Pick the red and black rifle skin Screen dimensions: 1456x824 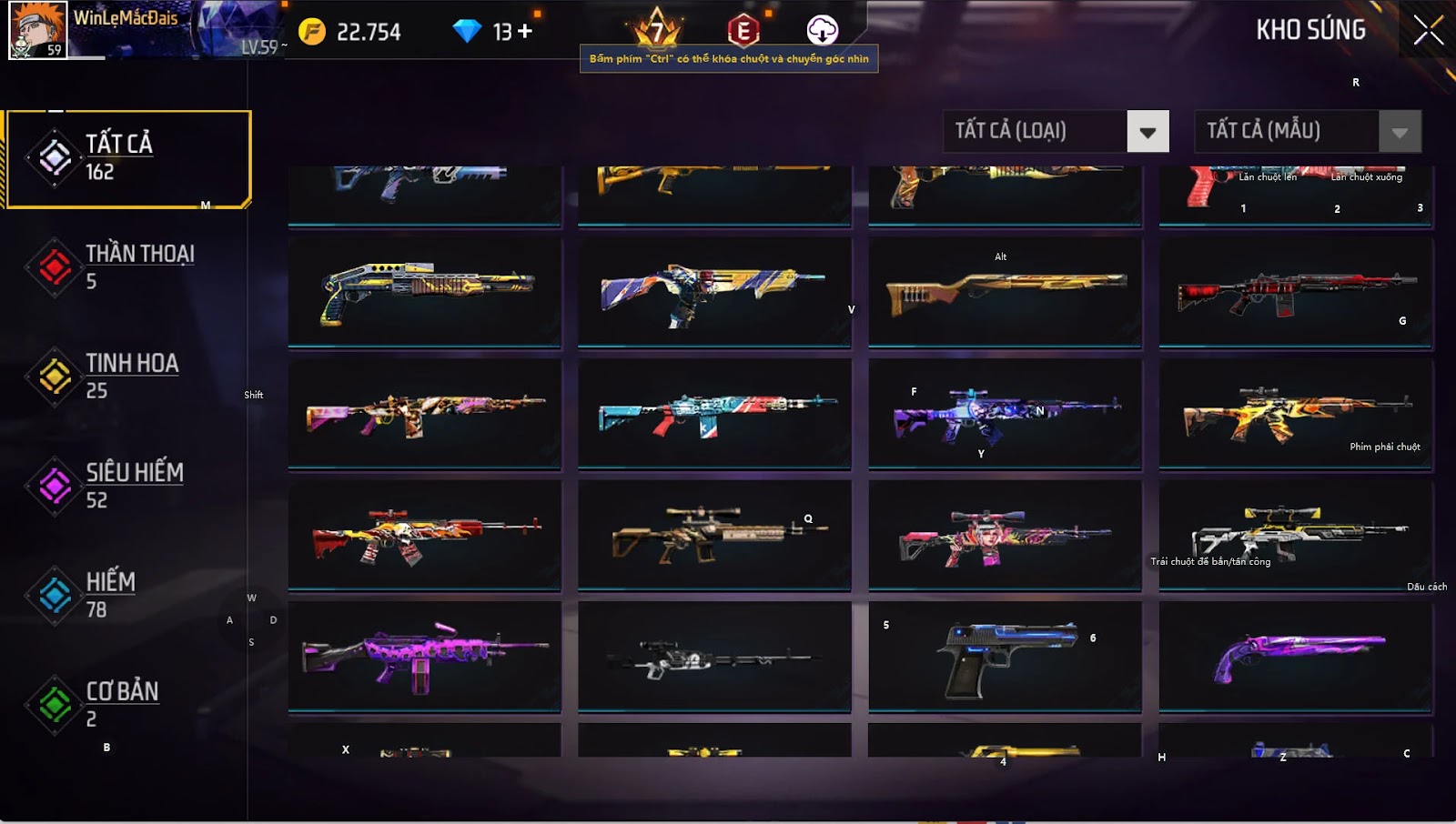click(x=1296, y=293)
